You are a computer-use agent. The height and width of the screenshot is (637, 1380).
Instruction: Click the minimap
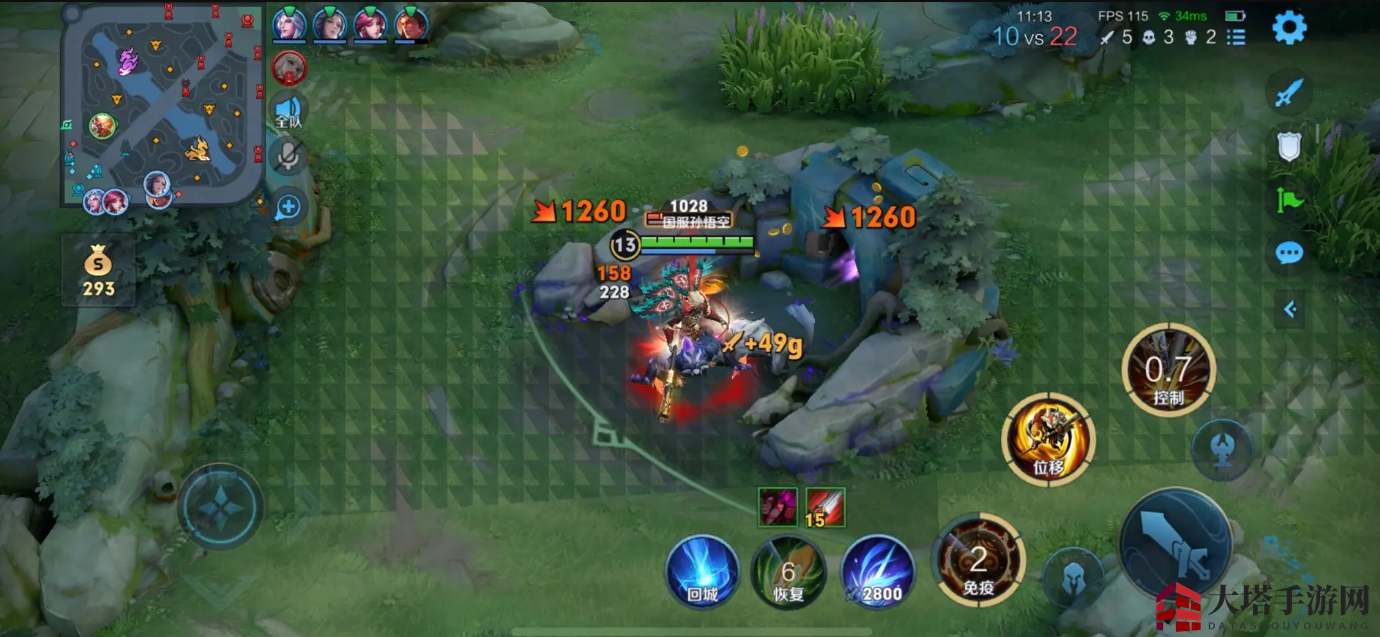[x=162, y=104]
